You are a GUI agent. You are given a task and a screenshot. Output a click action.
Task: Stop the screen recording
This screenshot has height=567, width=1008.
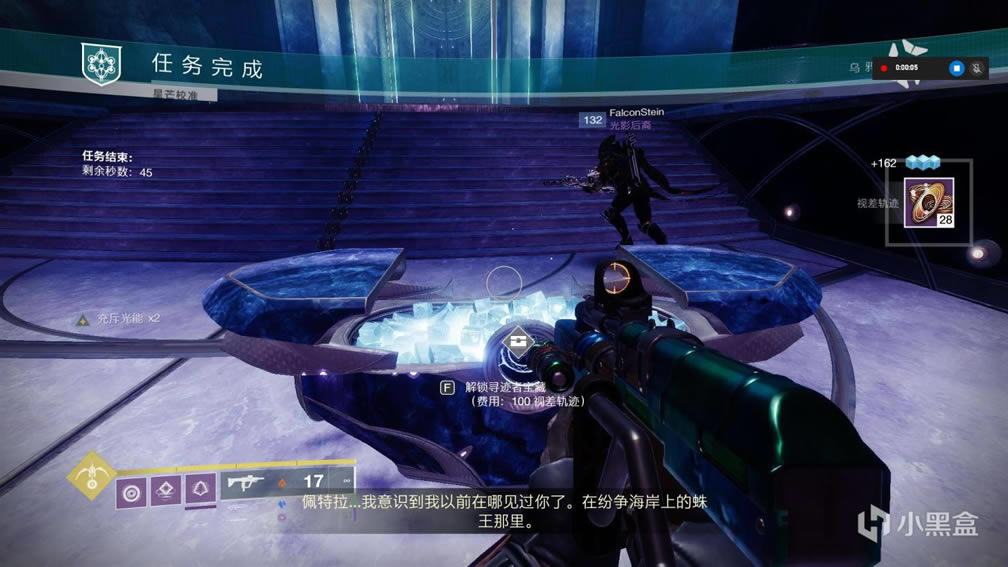tap(955, 68)
